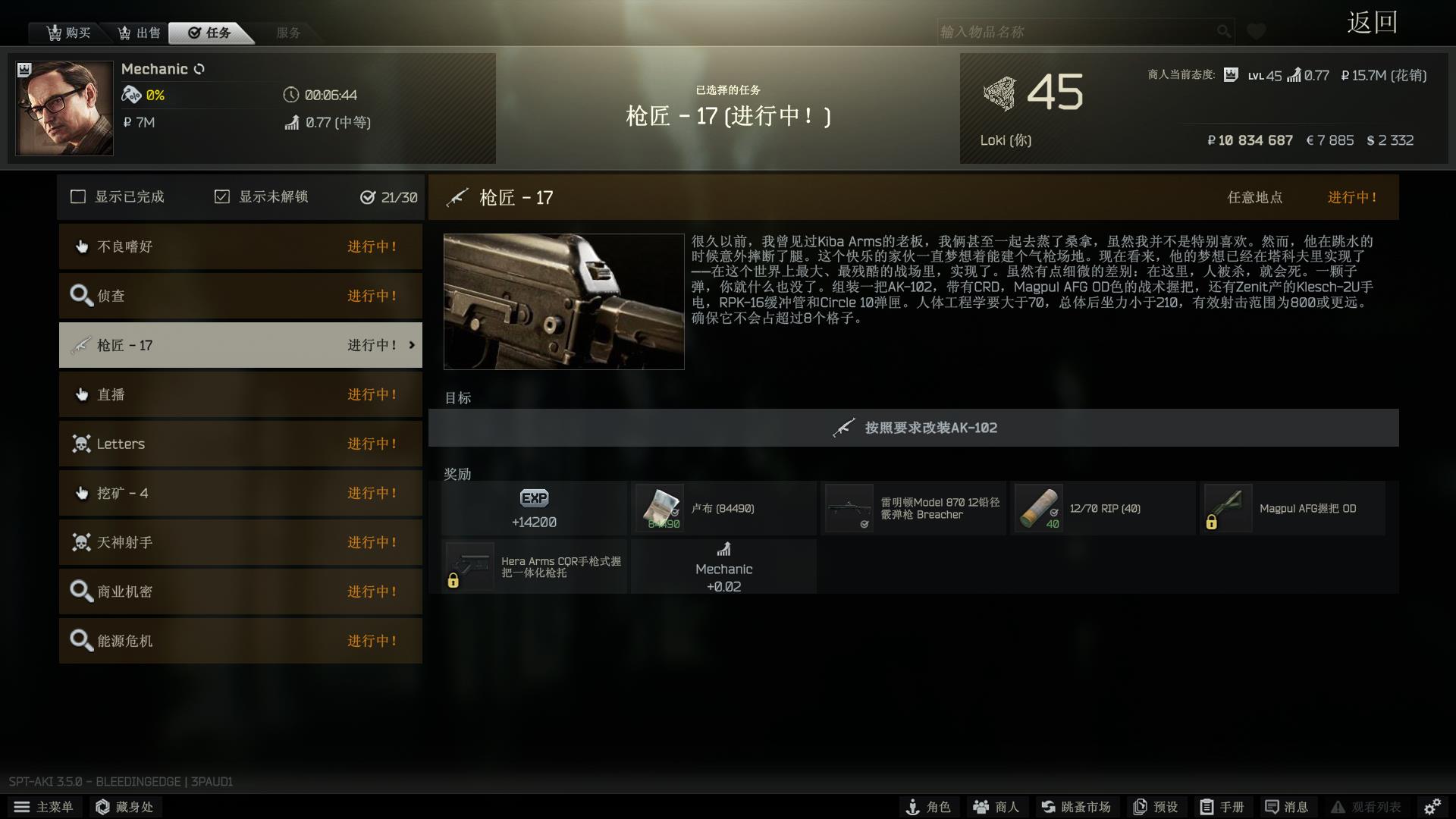Open the favorites heart icon
1456x819 pixels.
coord(1257,31)
